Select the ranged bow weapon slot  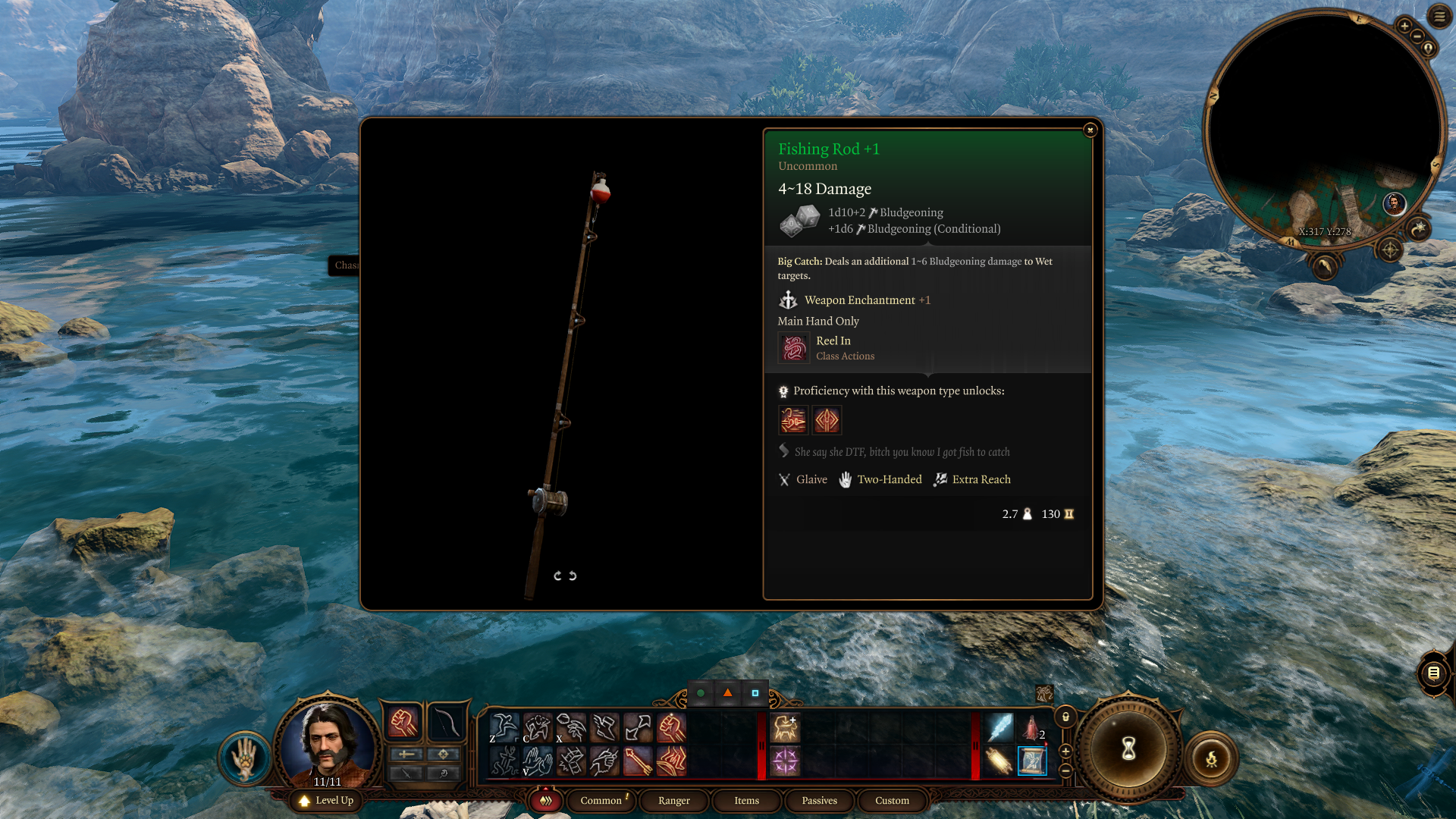[446, 723]
